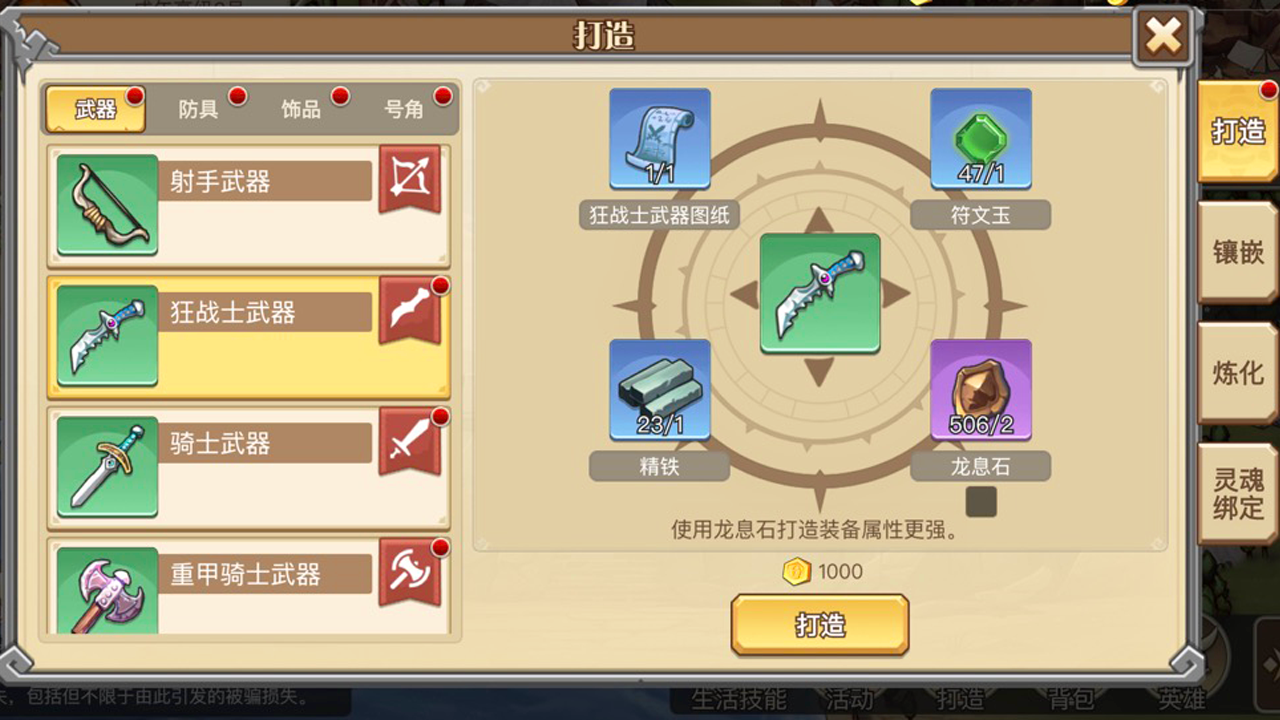The width and height of the screenshot is (1280, 720).
Task: Pick the 骑士武器 knight weapon row
Action: (248, 467)
